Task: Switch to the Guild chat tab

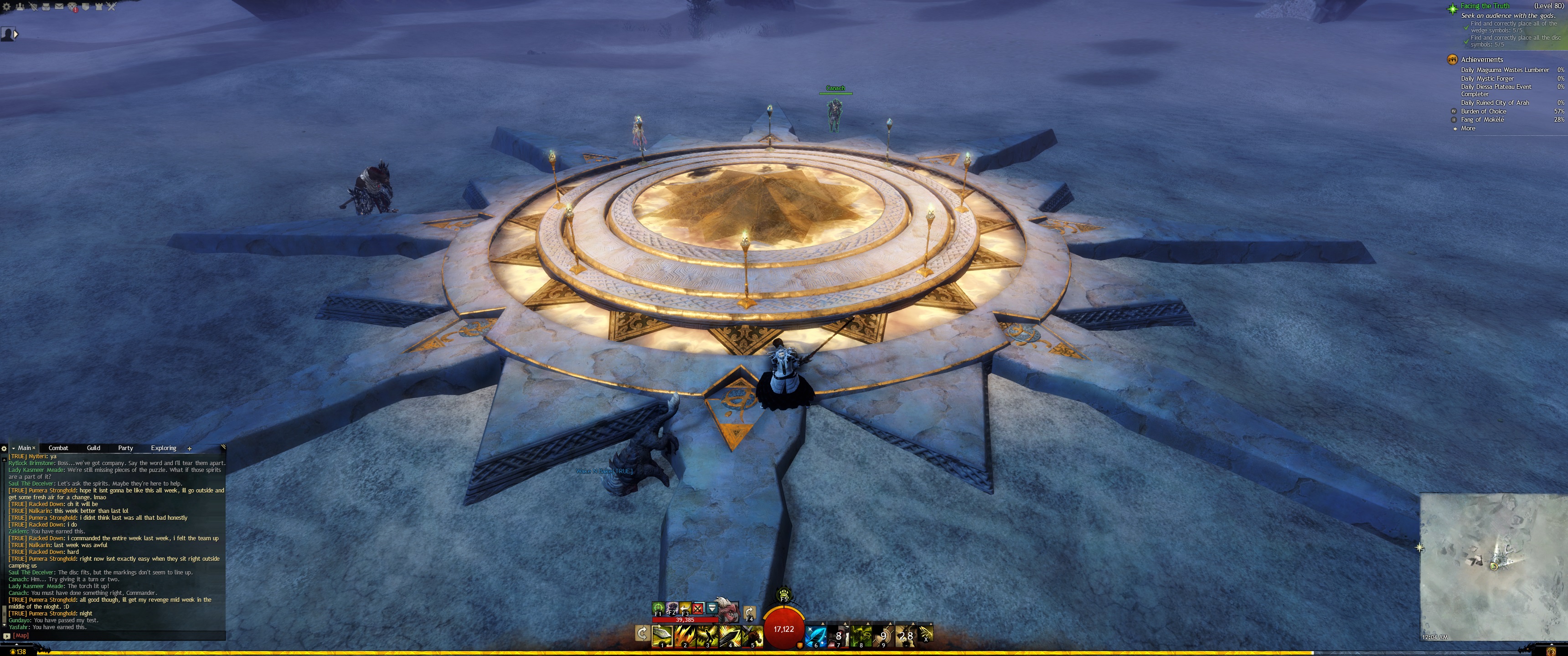Action: tap(93, 448)
